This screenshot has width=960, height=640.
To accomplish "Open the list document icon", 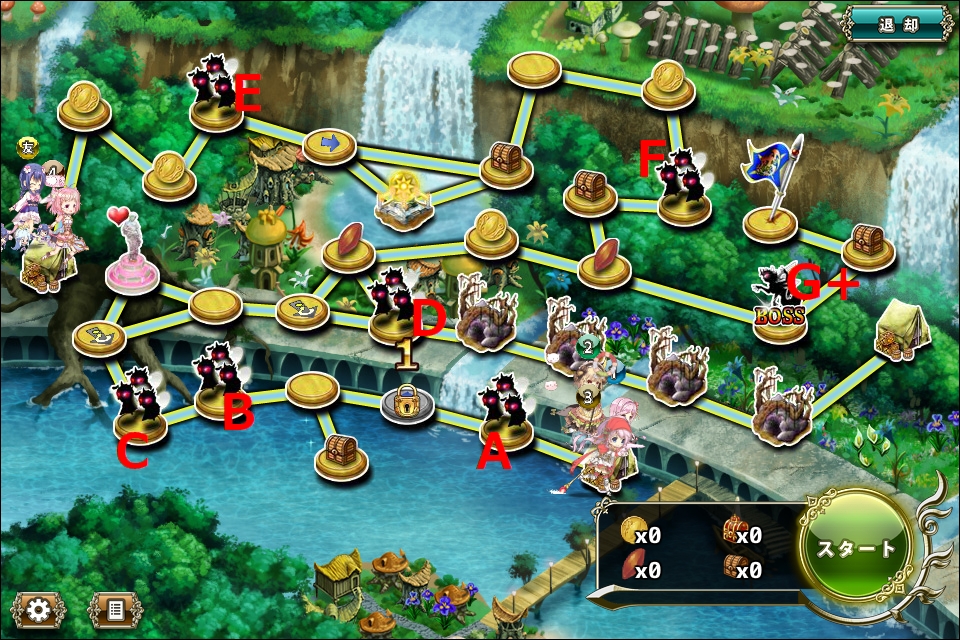I will 115,609.
